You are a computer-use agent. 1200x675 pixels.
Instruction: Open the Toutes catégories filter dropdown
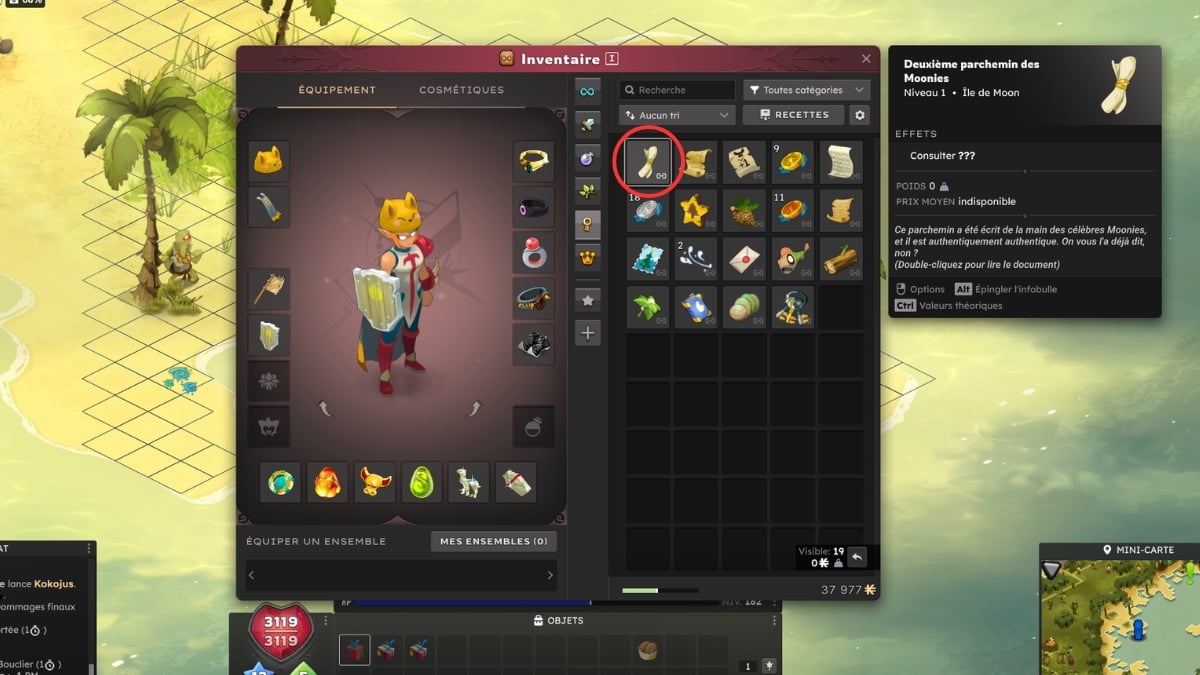807,90
